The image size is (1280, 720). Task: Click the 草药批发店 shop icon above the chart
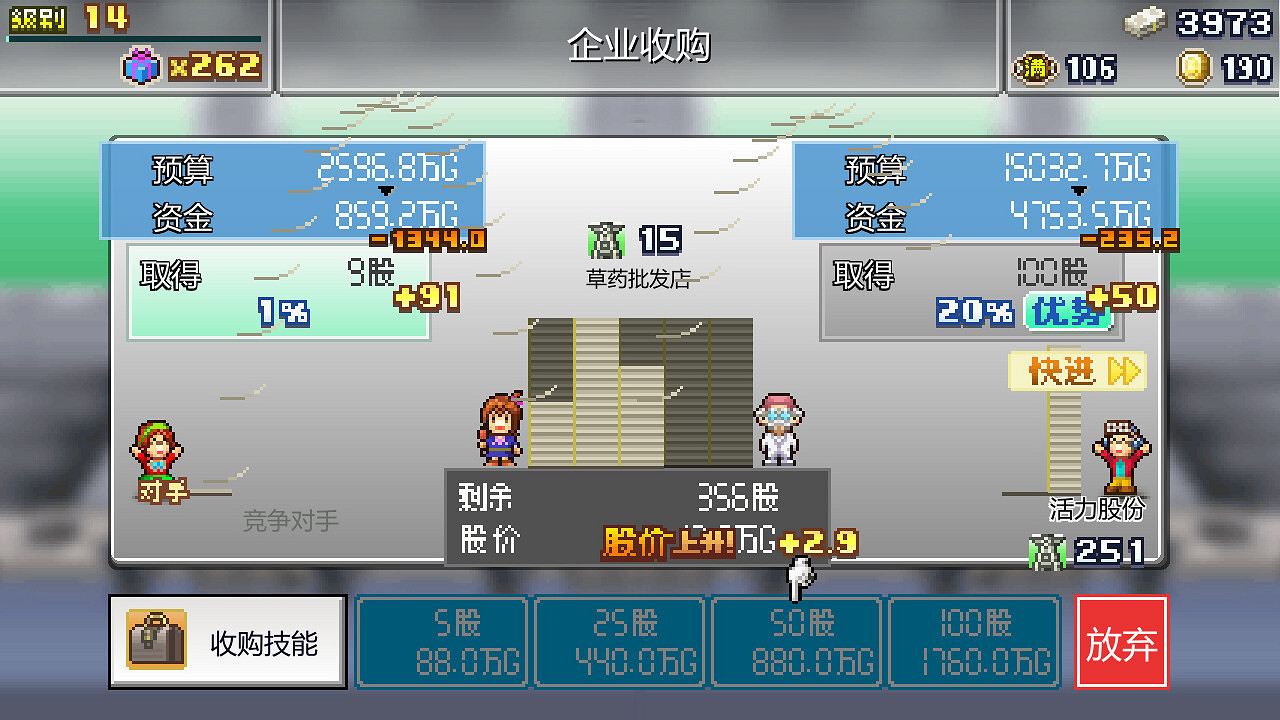[x=606, y=240]
